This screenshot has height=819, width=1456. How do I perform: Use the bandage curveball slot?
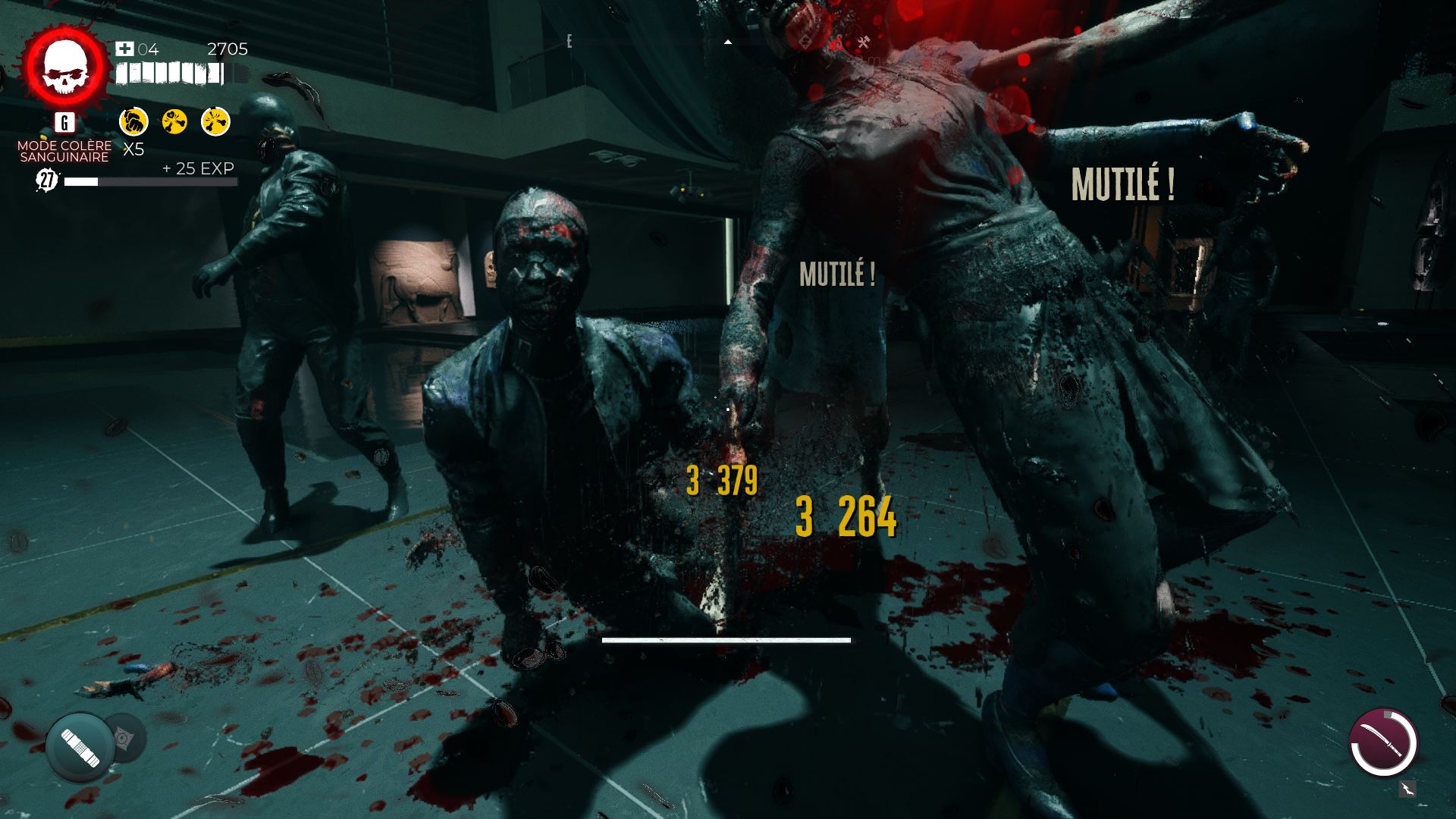pyautogui.click(x=80, y=748)
